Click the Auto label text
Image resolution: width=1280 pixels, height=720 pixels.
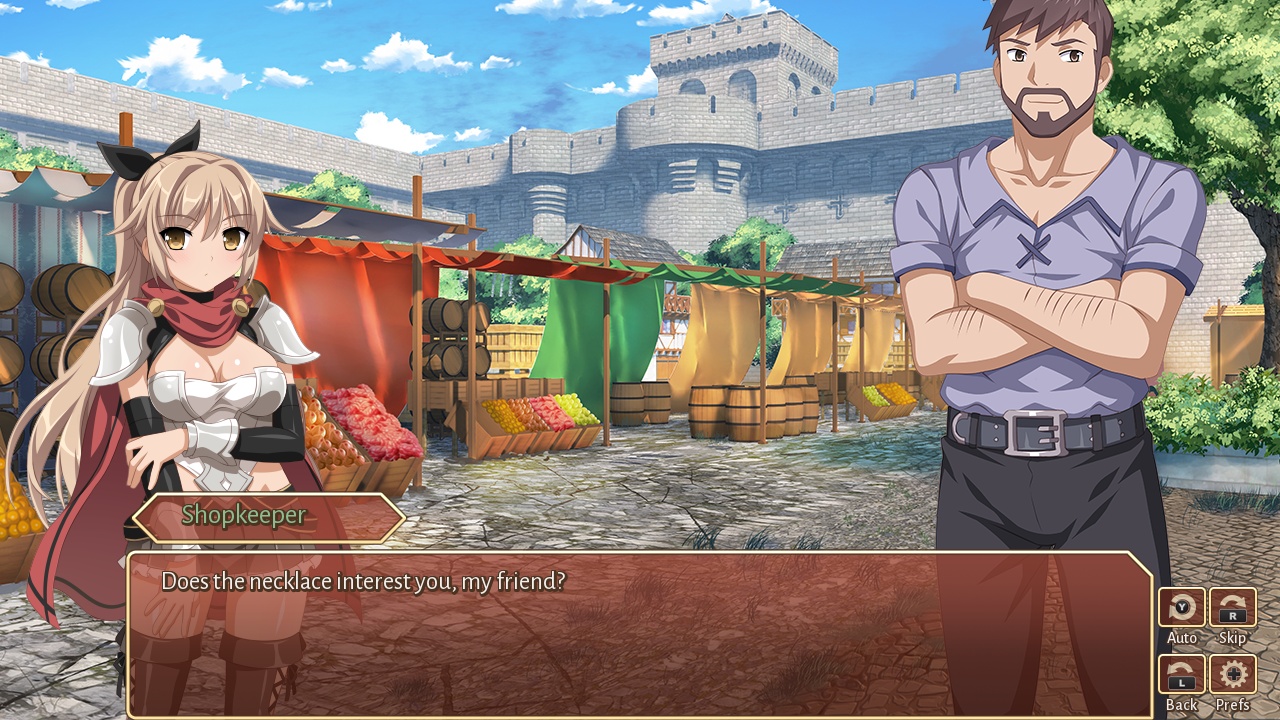coord(1181,637)
